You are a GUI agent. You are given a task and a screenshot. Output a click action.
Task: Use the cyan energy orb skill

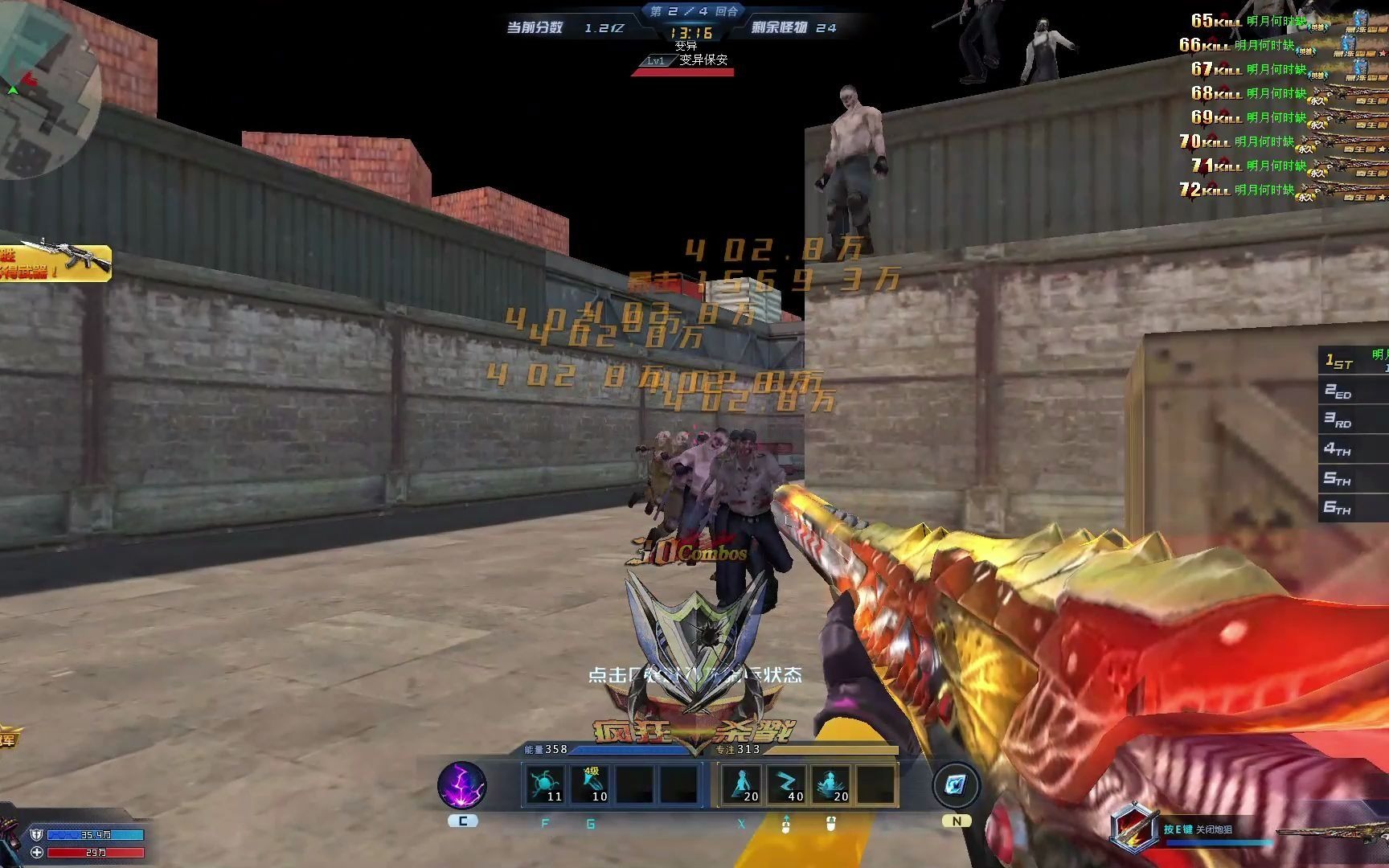pos(544,784)
